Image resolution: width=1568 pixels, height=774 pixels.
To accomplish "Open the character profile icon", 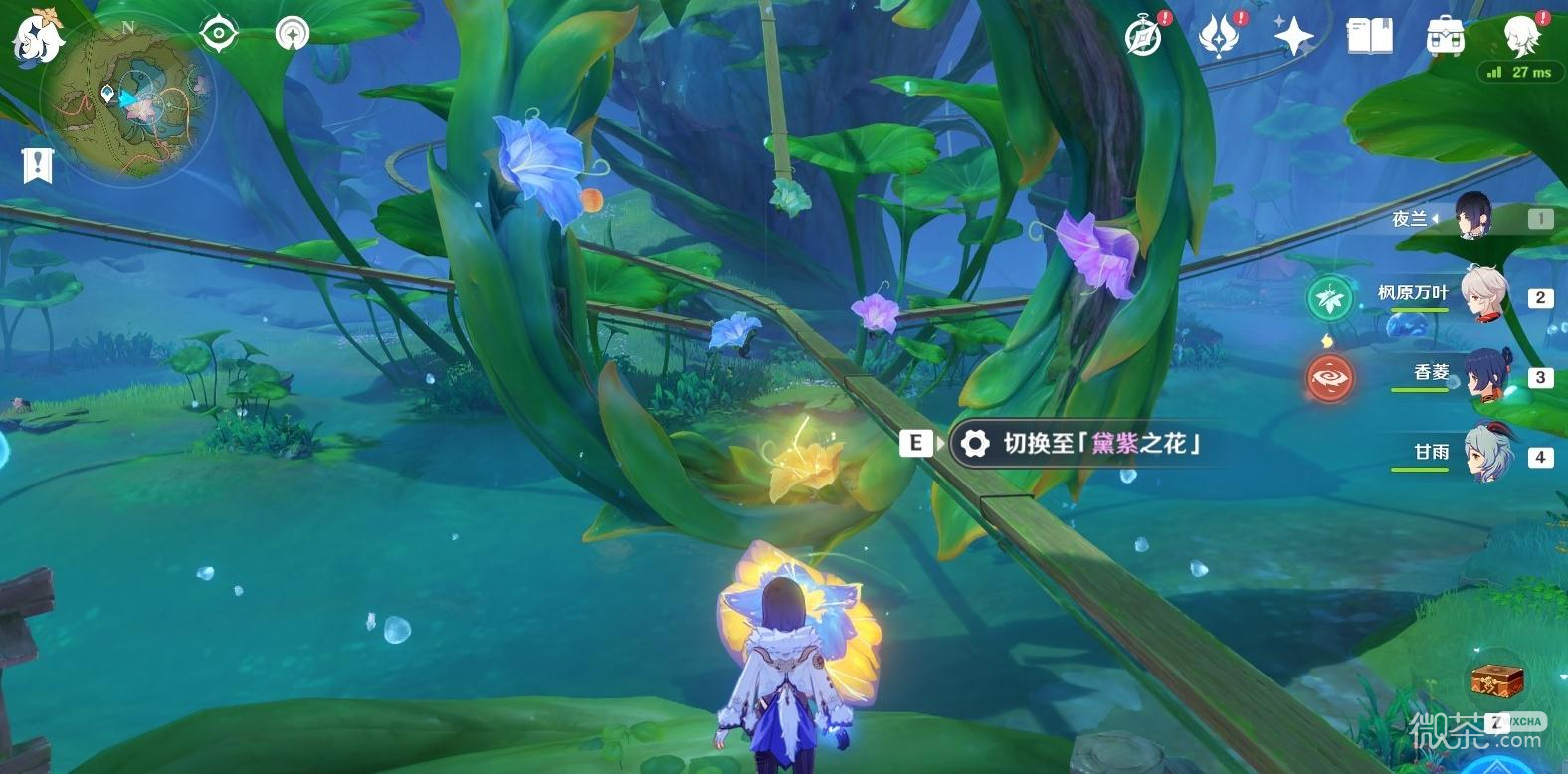I will [x=1520, y=35].
